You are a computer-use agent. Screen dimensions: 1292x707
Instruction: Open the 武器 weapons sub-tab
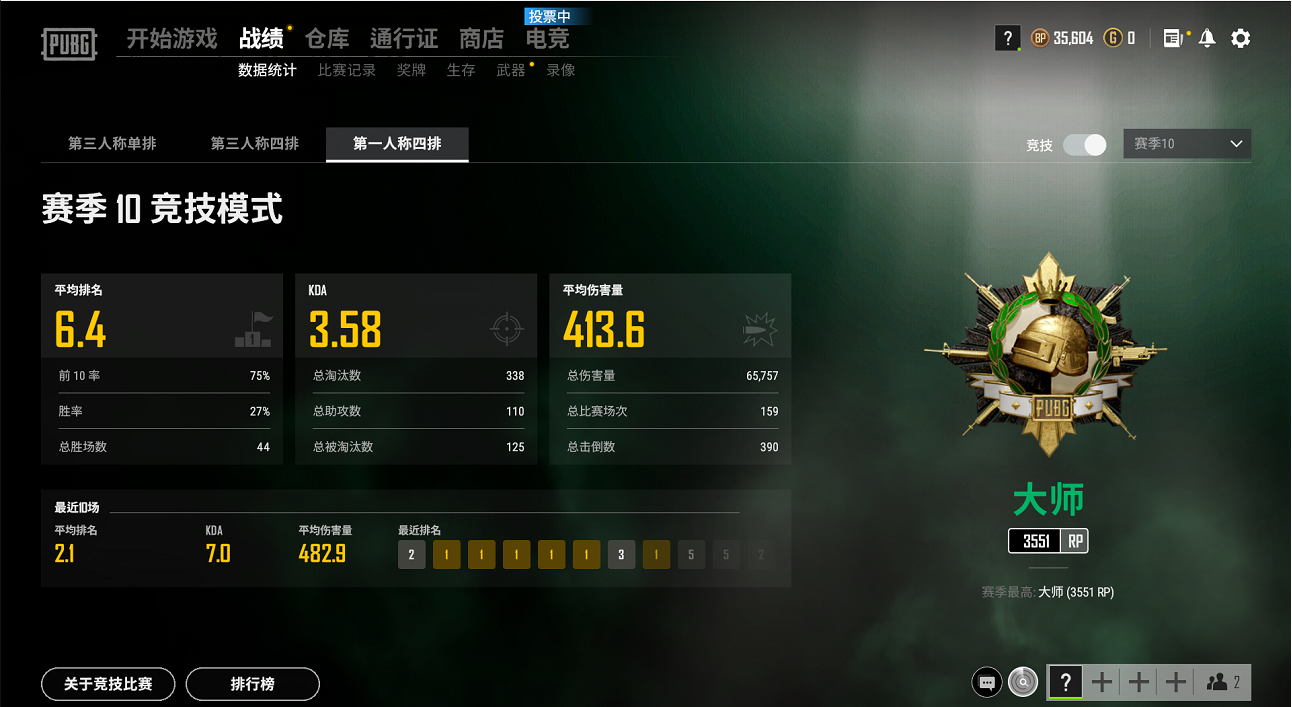(x=511, y=70)
